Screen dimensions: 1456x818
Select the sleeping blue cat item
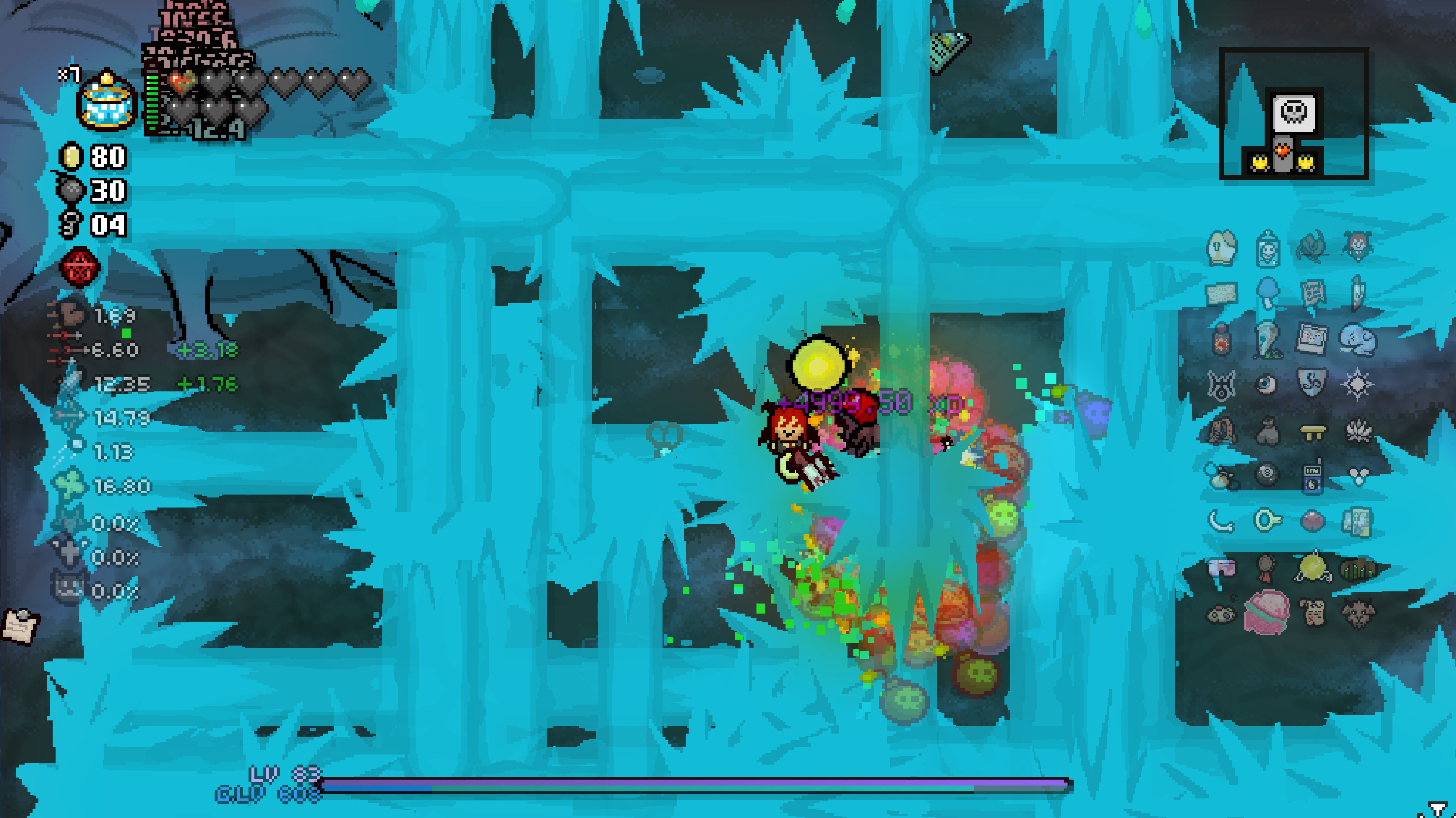tap(1358, 339)
